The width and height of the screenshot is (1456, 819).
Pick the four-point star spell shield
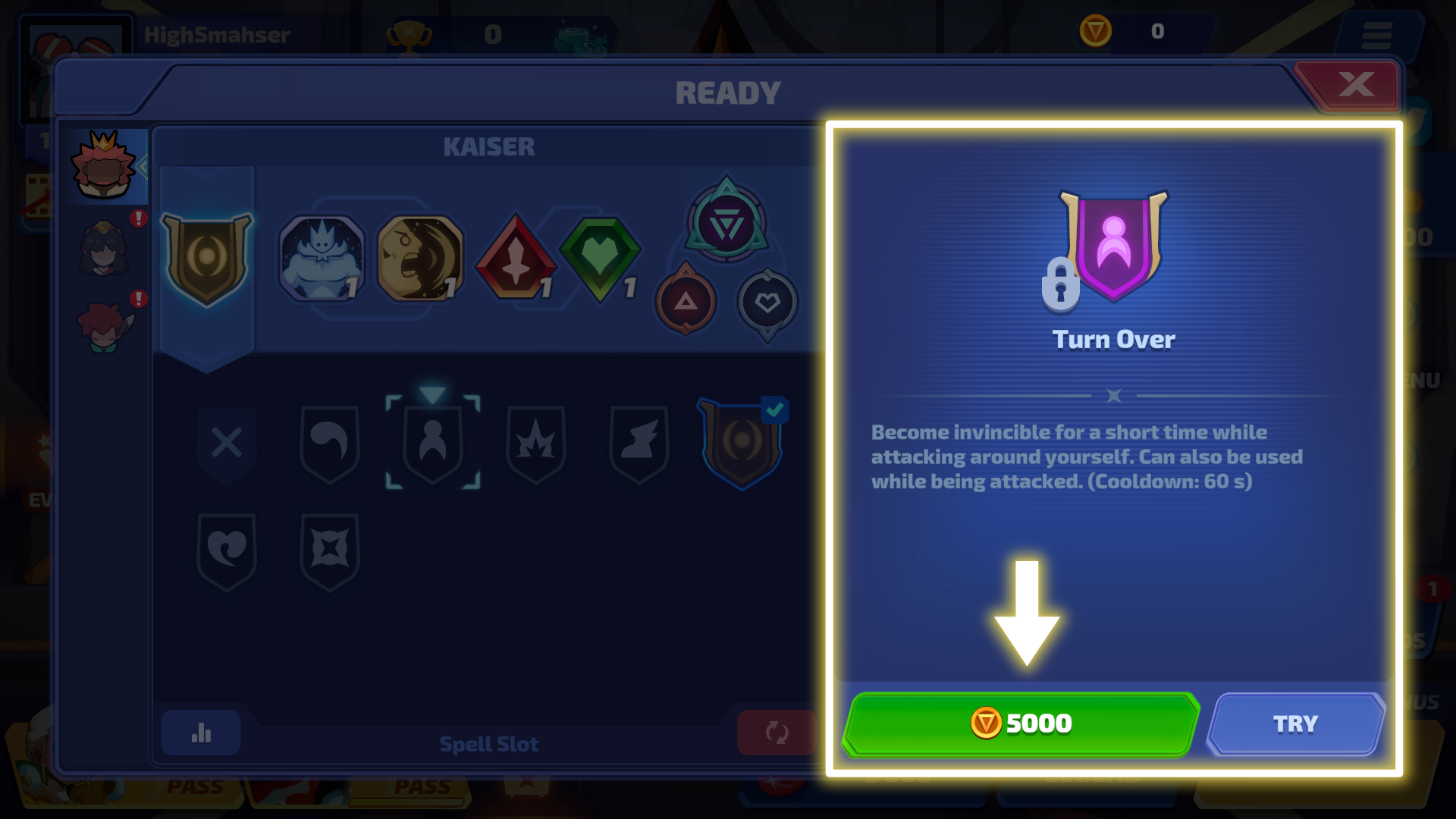[330, 549]
